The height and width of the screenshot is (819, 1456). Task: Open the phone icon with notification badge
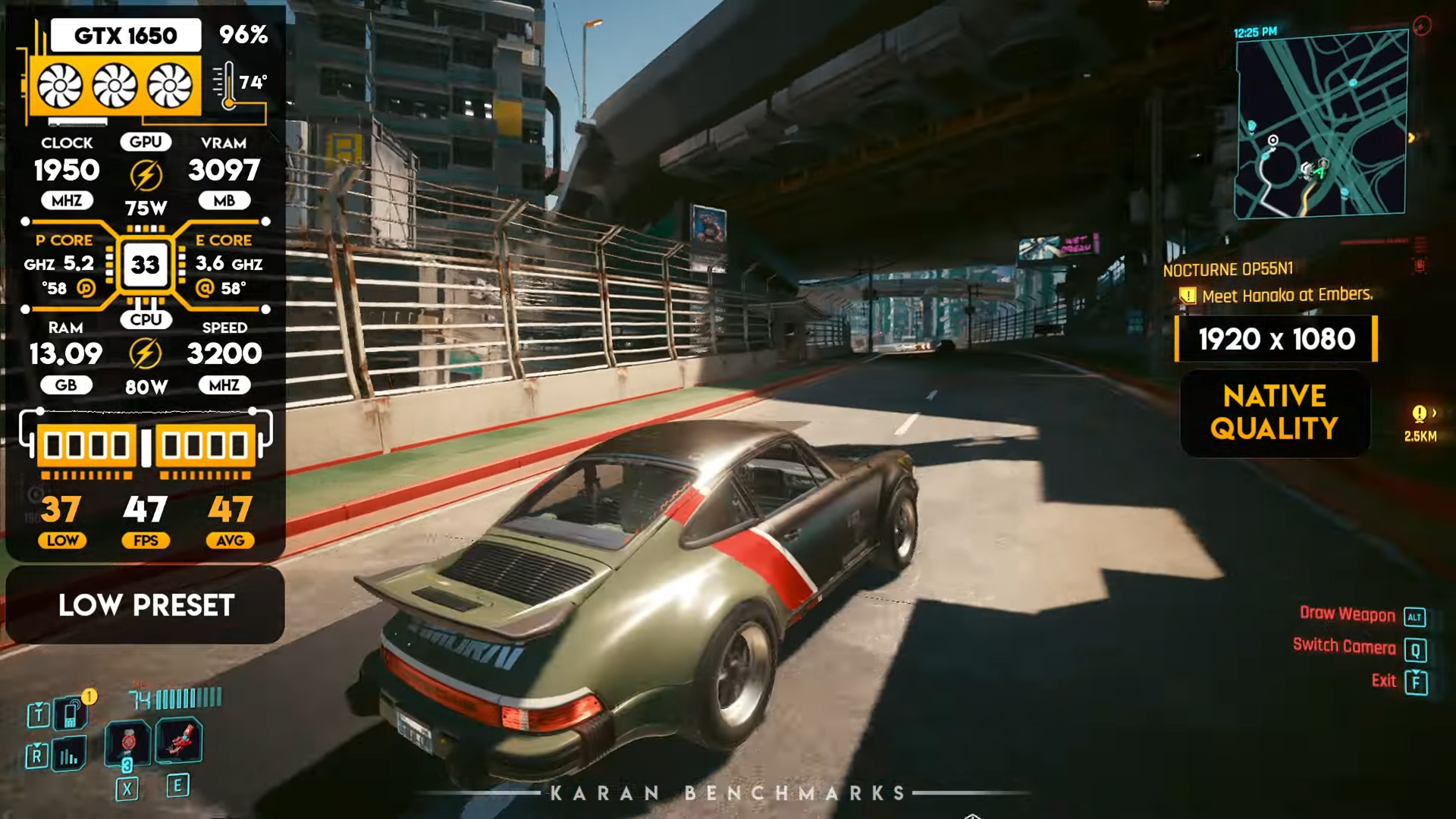[x=71, y=713]
